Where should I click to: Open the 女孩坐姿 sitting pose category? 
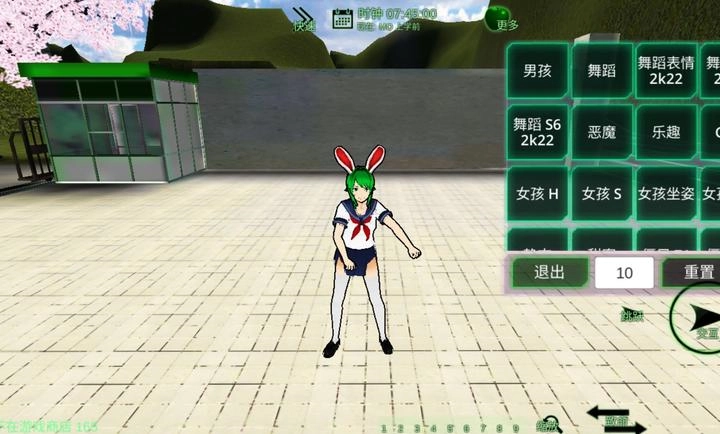pos(666,193)
